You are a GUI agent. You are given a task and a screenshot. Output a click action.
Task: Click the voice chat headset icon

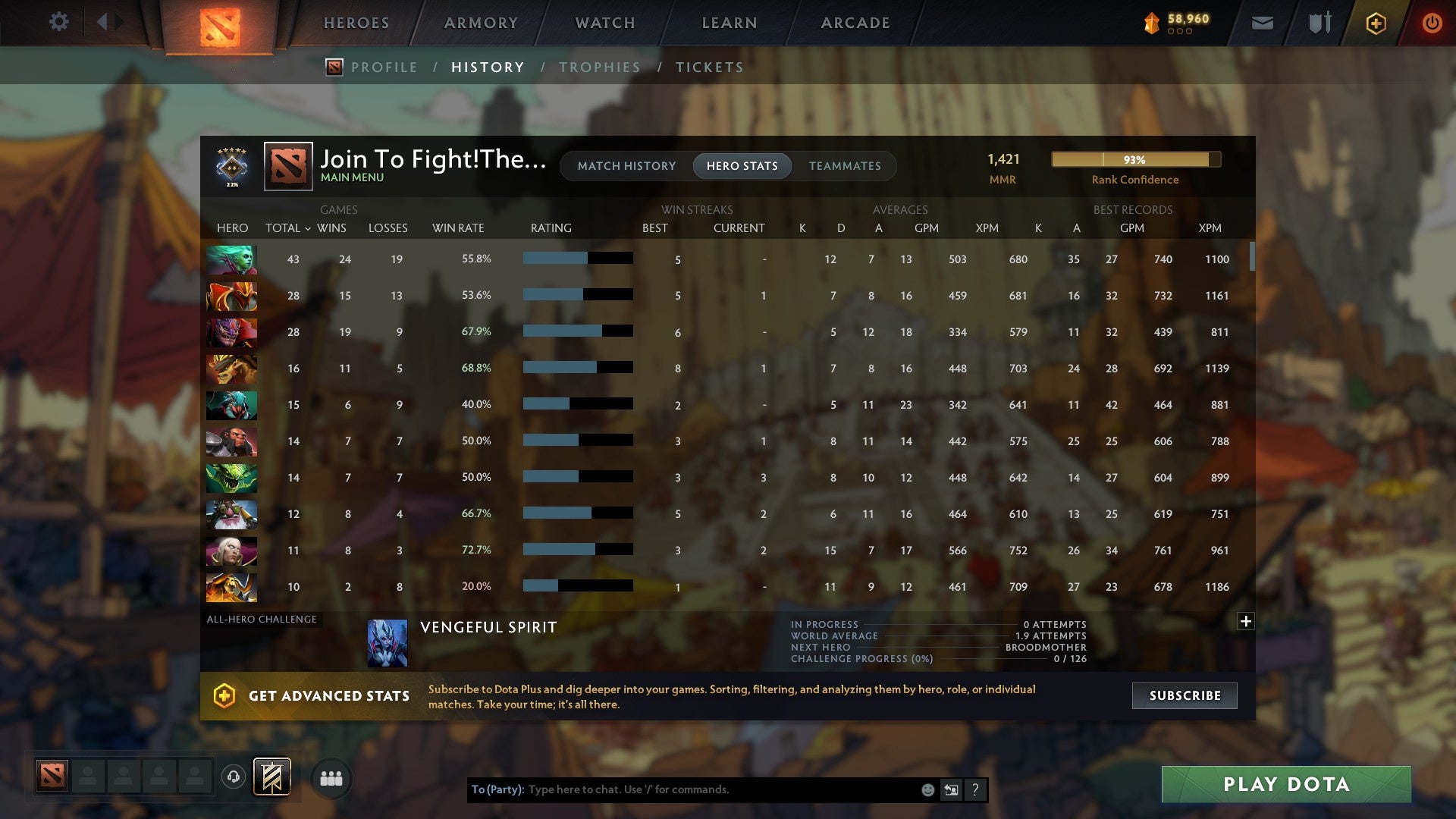point(234,777)
